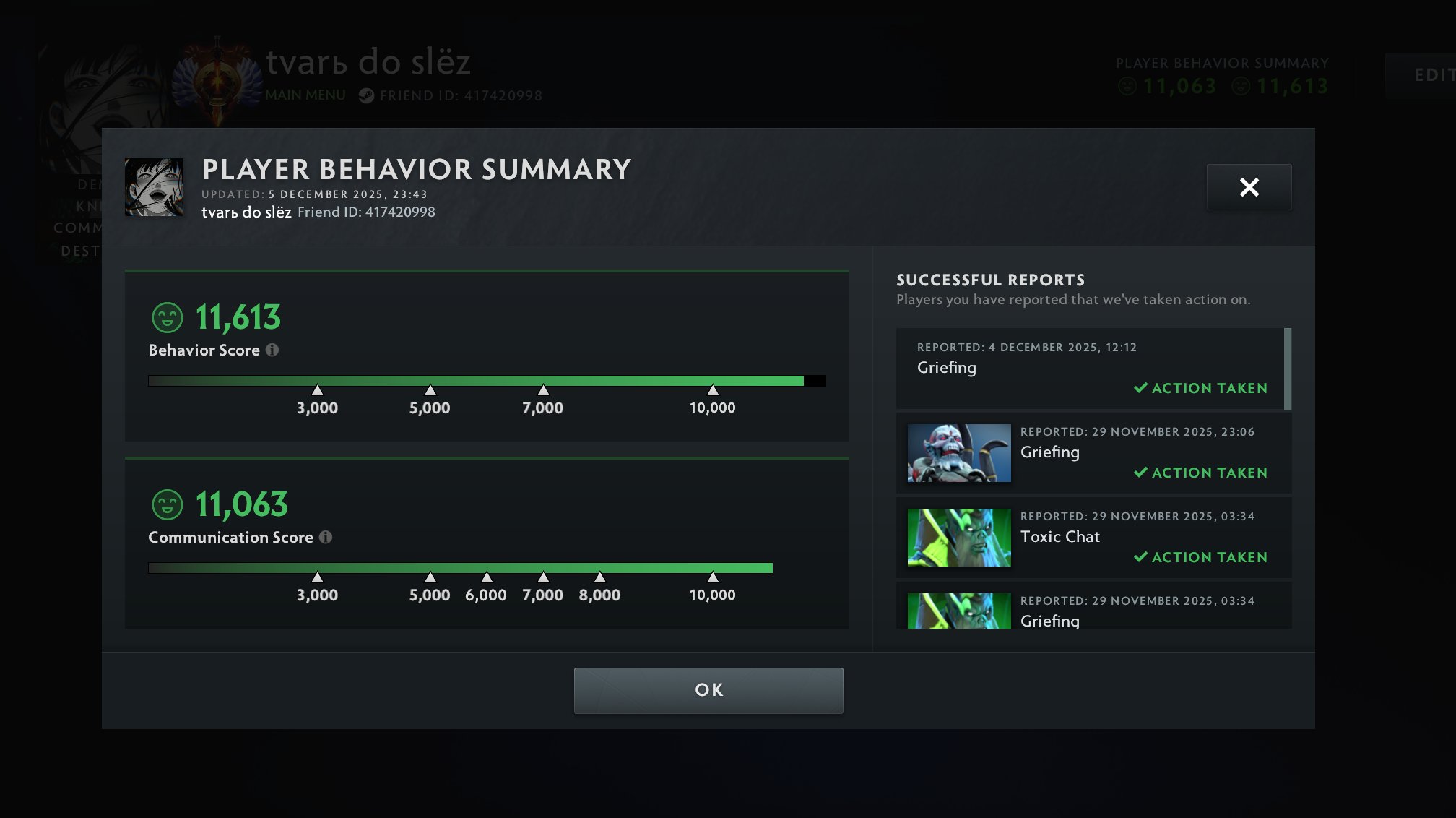
Task: Click the player name tvarь do slëz
Action: tap(368, 63)
